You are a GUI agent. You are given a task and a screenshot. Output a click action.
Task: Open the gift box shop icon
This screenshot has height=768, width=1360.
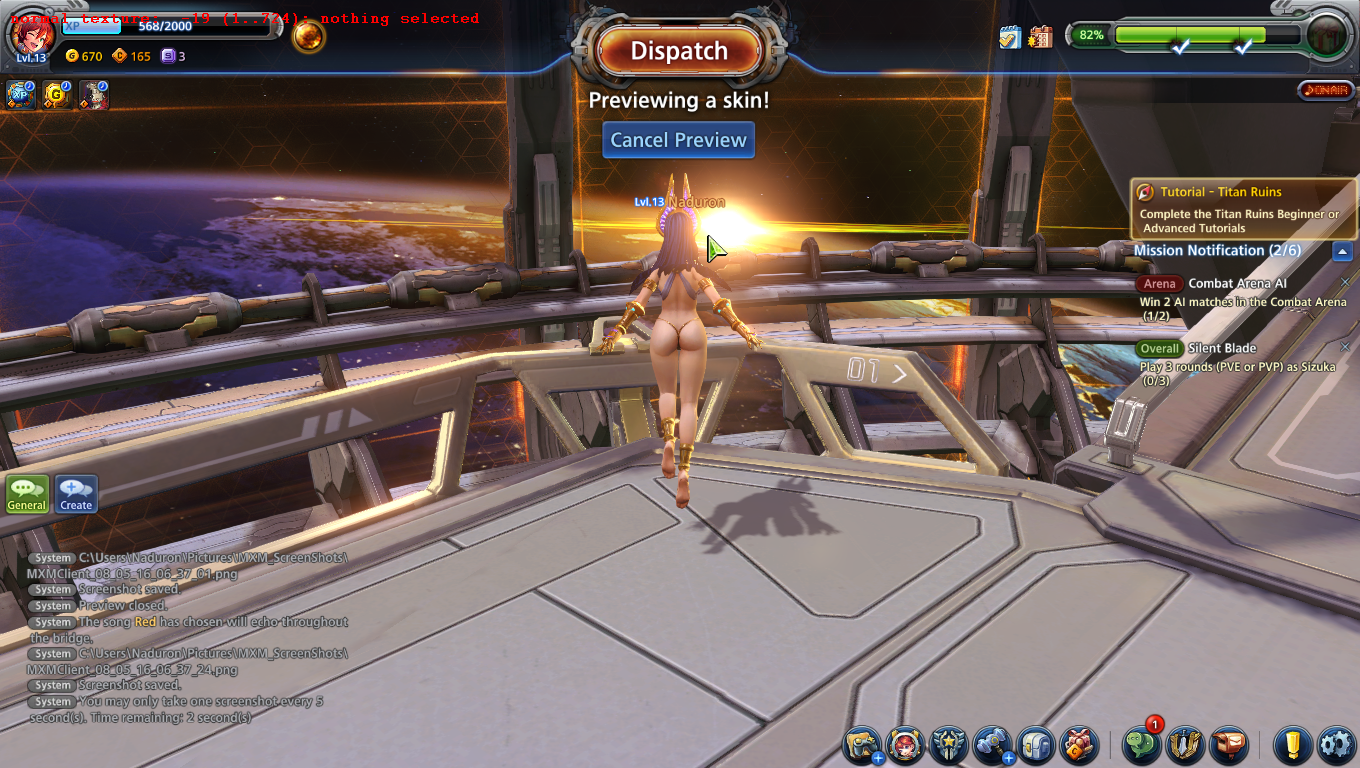[1079, 745]
